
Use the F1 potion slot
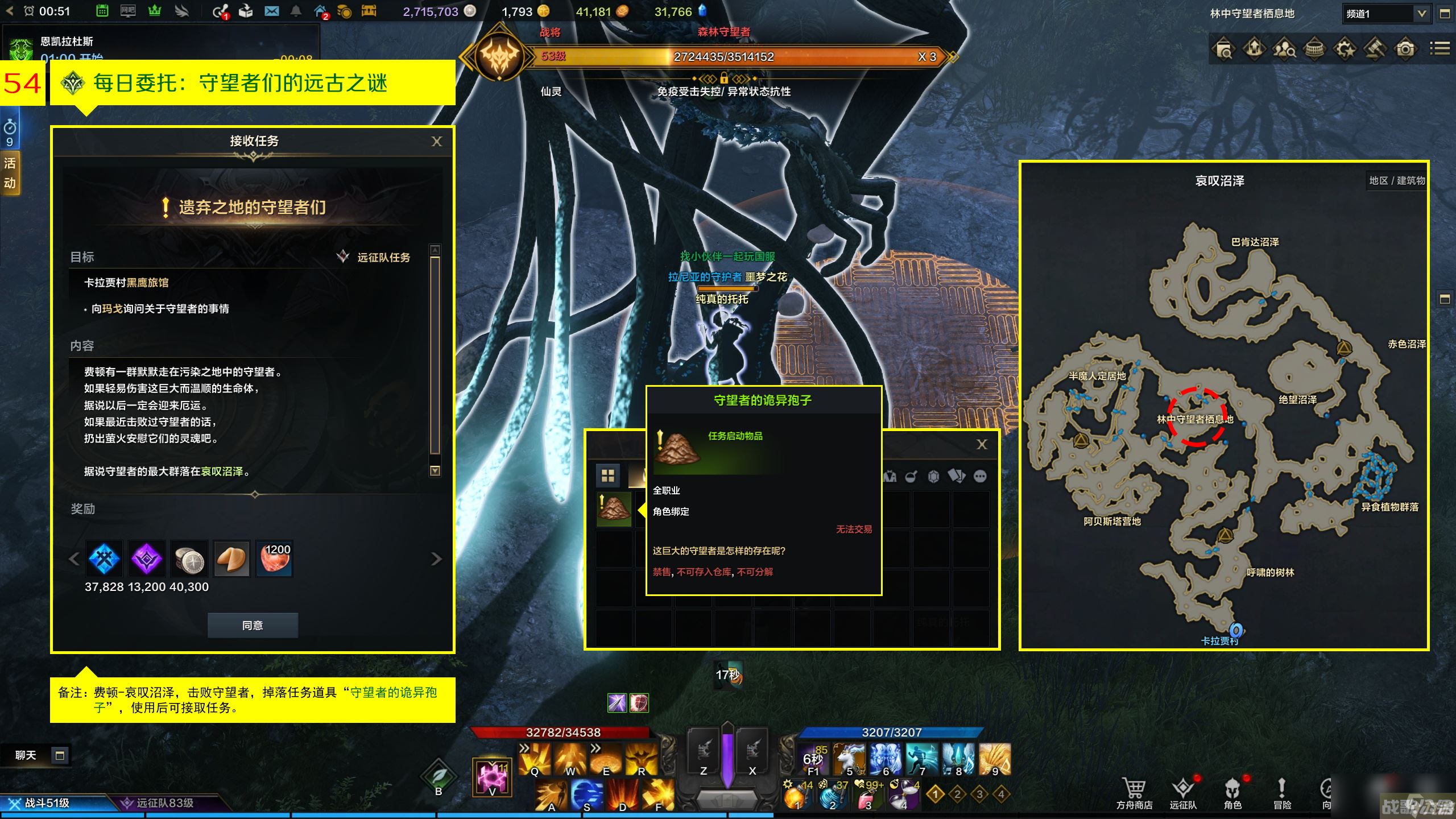(x=813, y=759)
